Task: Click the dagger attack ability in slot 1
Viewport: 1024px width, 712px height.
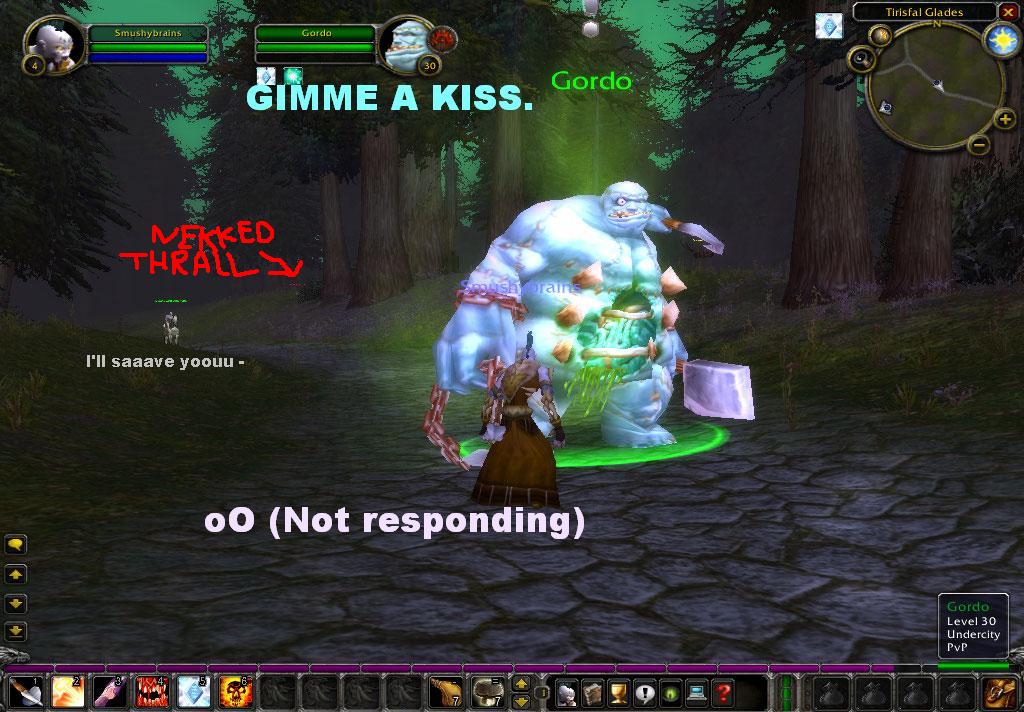Action: coord(24,691)
